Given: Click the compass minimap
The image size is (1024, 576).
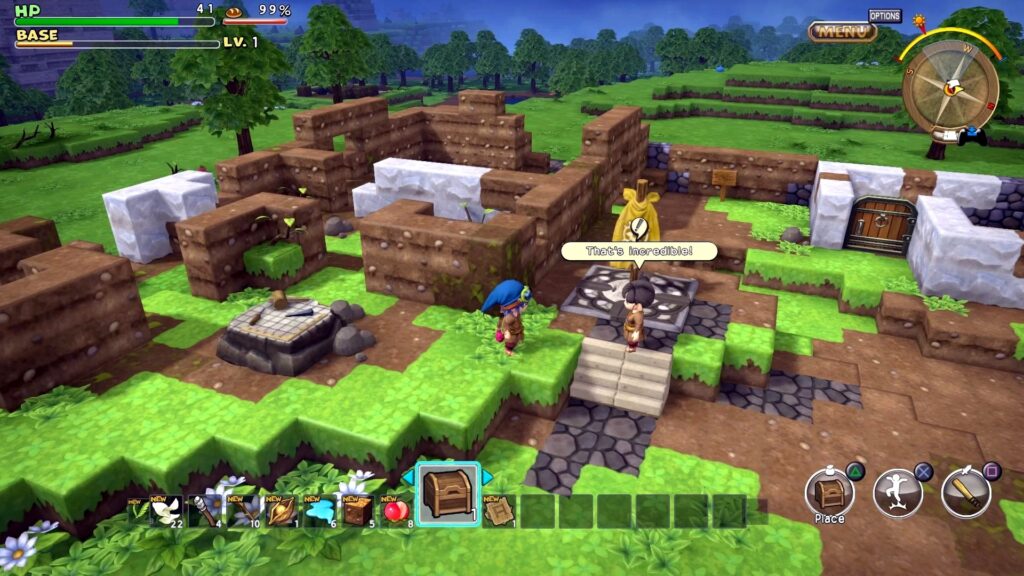Looking at the screenshot, I should [x=949, y=86].
